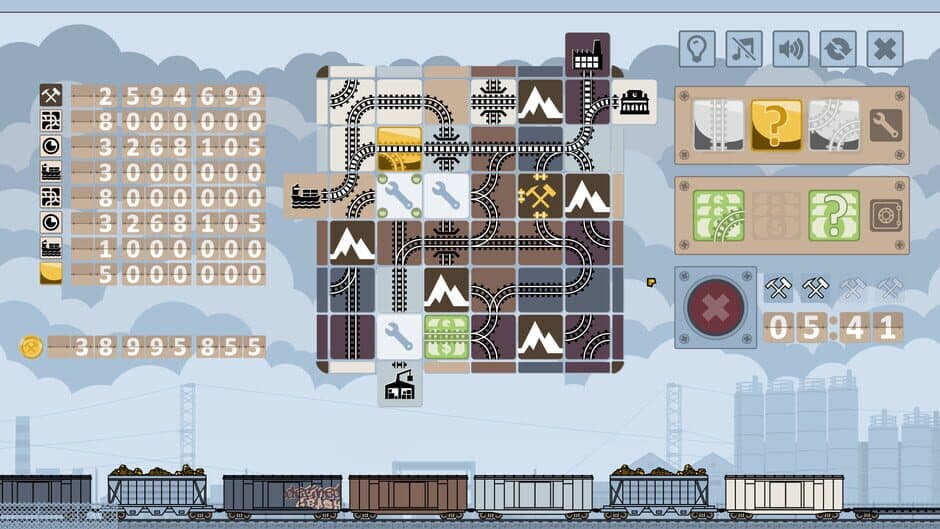The height and width of the screenshot is (529, 940).
Task: Click the crossed hammers mine tile on the board
Action: (540, 196)
